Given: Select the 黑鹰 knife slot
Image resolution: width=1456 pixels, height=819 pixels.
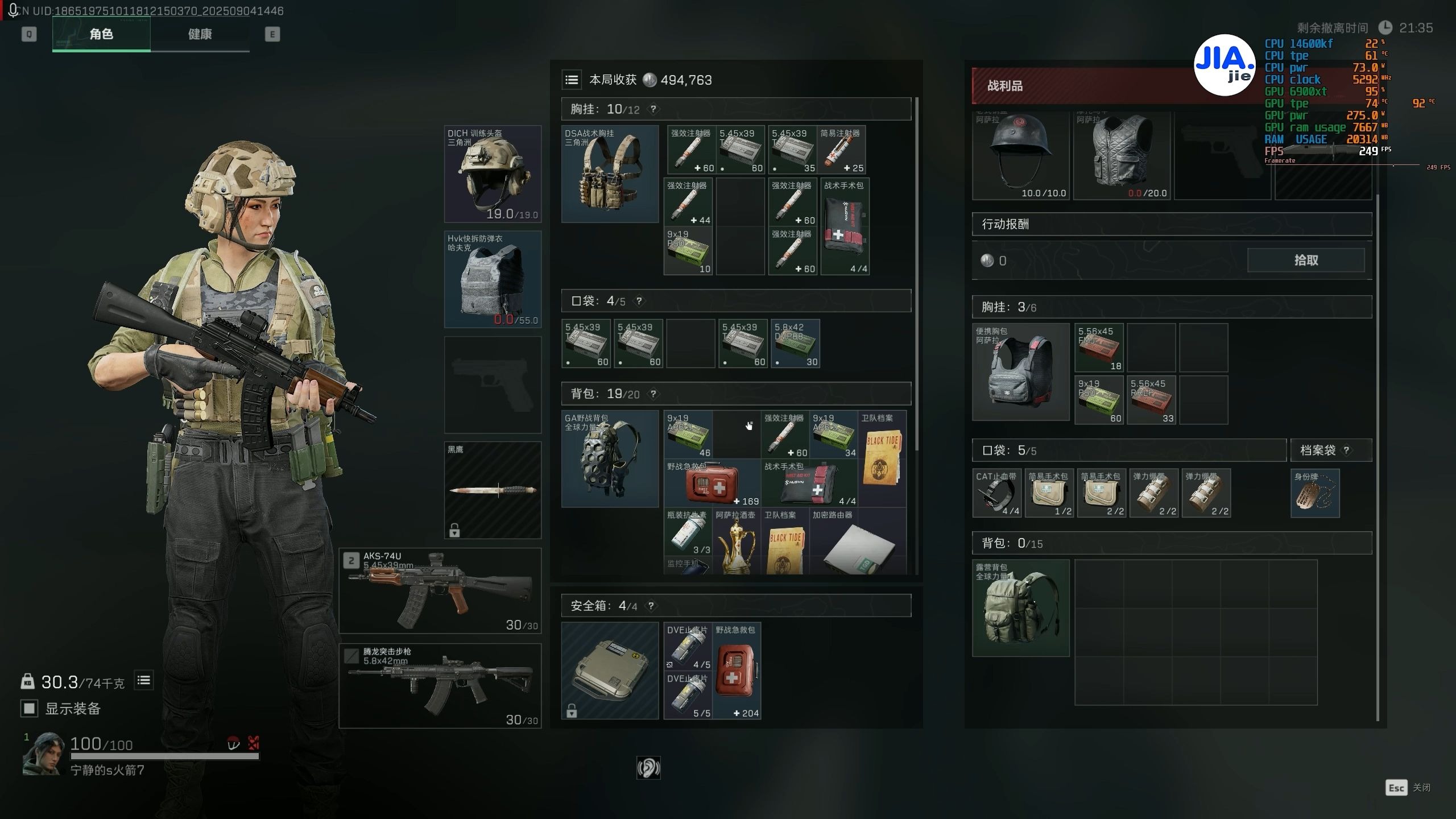Looking at the screenshot, I should [493, 490].
